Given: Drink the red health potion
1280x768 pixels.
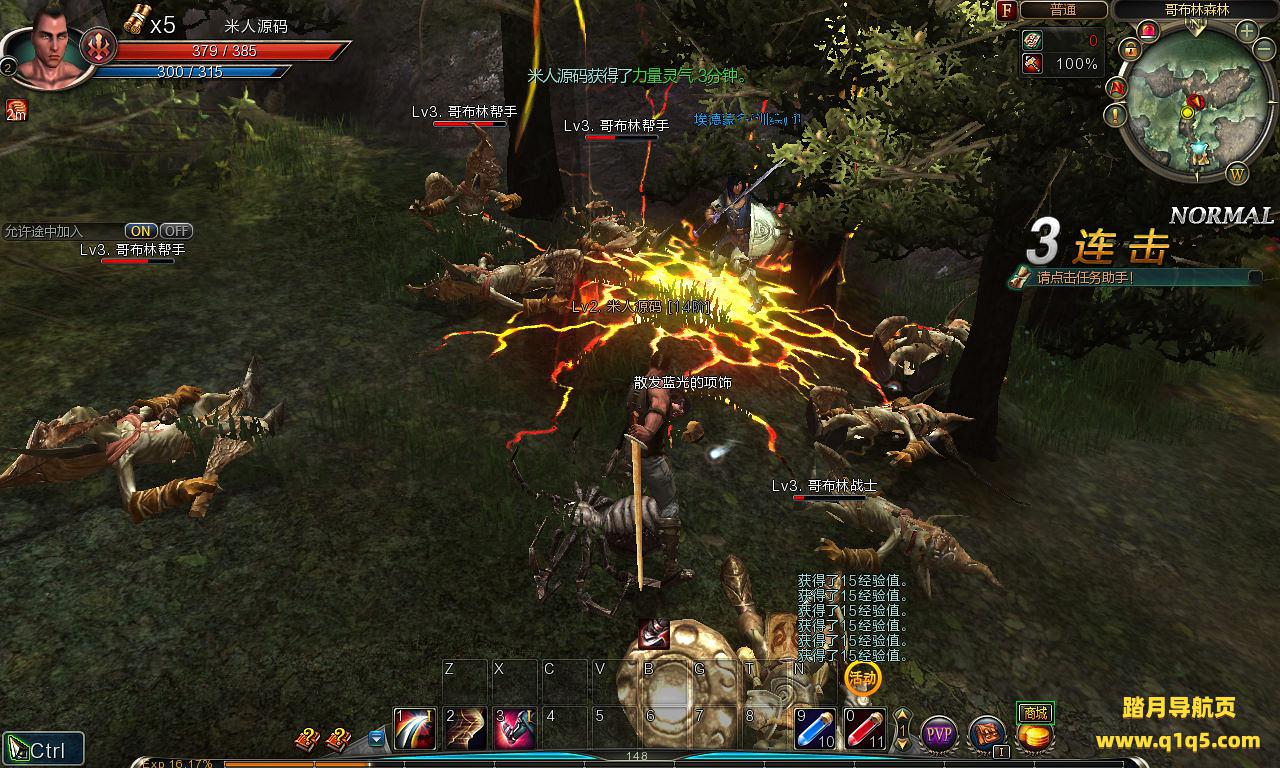Looking at the screenshot, I should click(865, 729).
